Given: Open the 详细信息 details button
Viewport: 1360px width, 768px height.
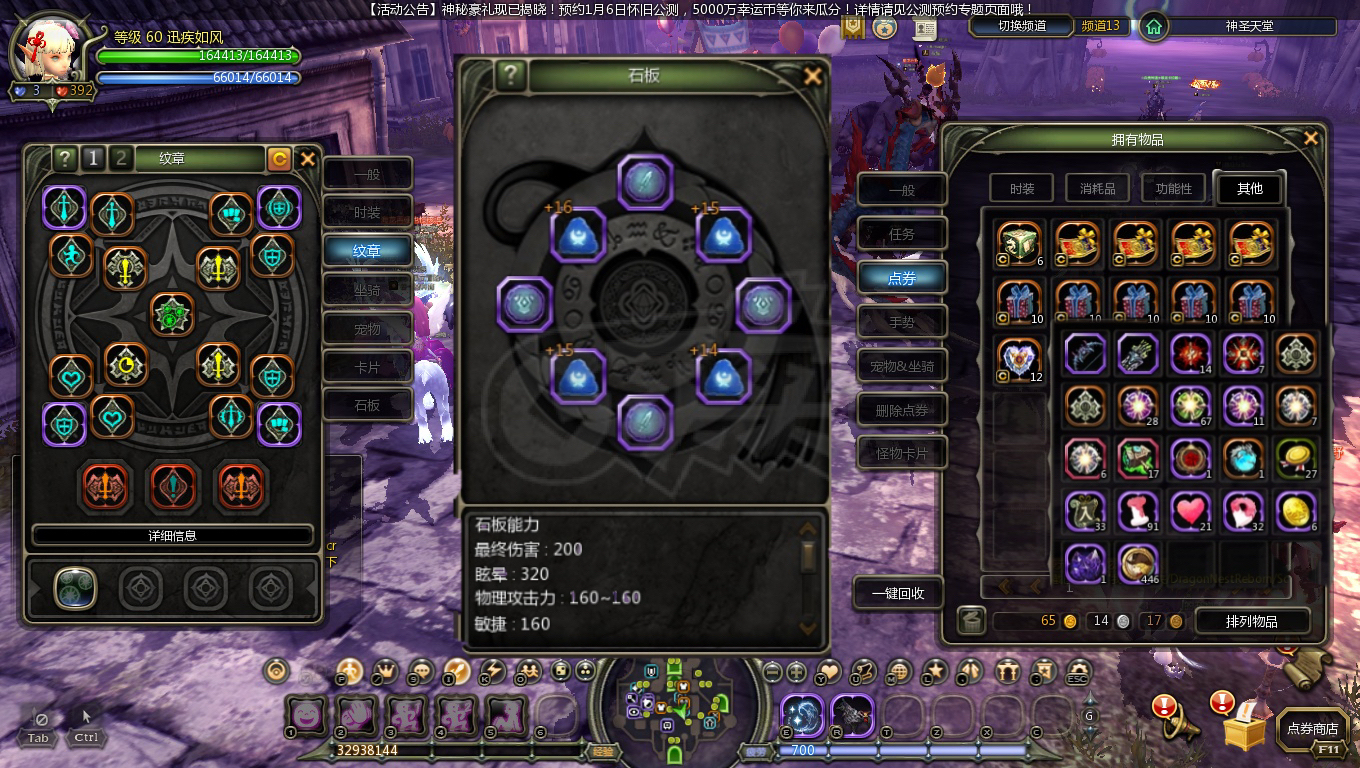Looking at the screenshot, I should point(172,536).
